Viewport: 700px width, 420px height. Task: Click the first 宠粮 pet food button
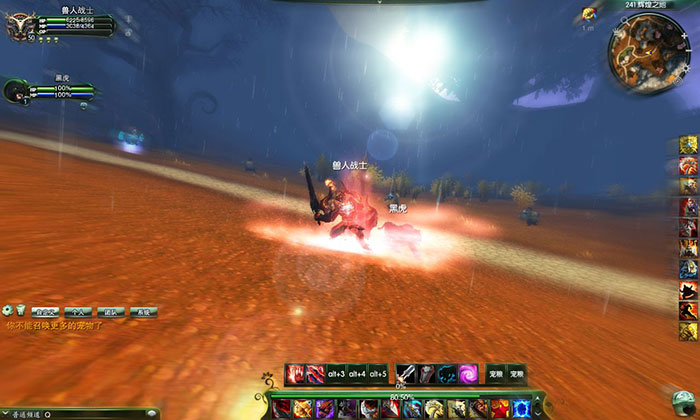tap(495, 374)
